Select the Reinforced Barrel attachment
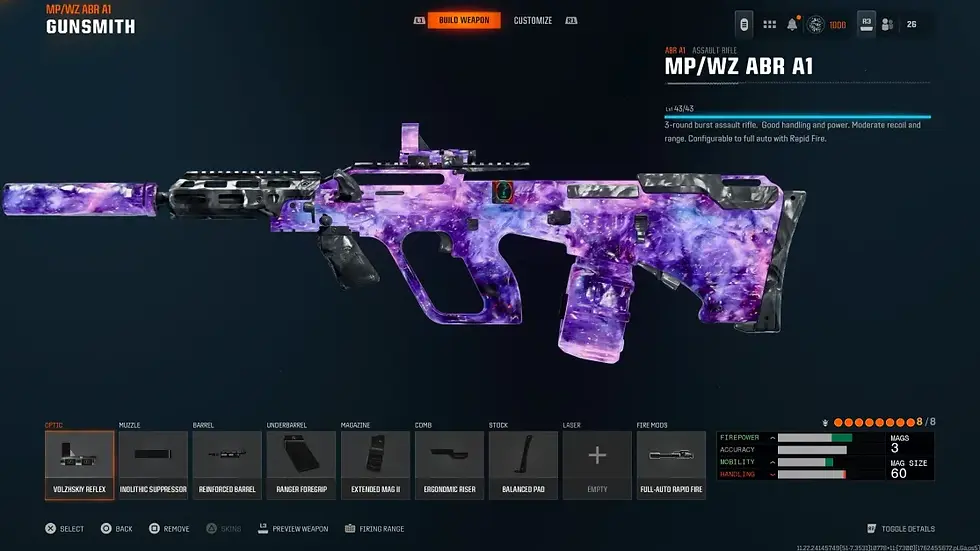The height and width of the screenshot is (551, 980). [227, 465]
